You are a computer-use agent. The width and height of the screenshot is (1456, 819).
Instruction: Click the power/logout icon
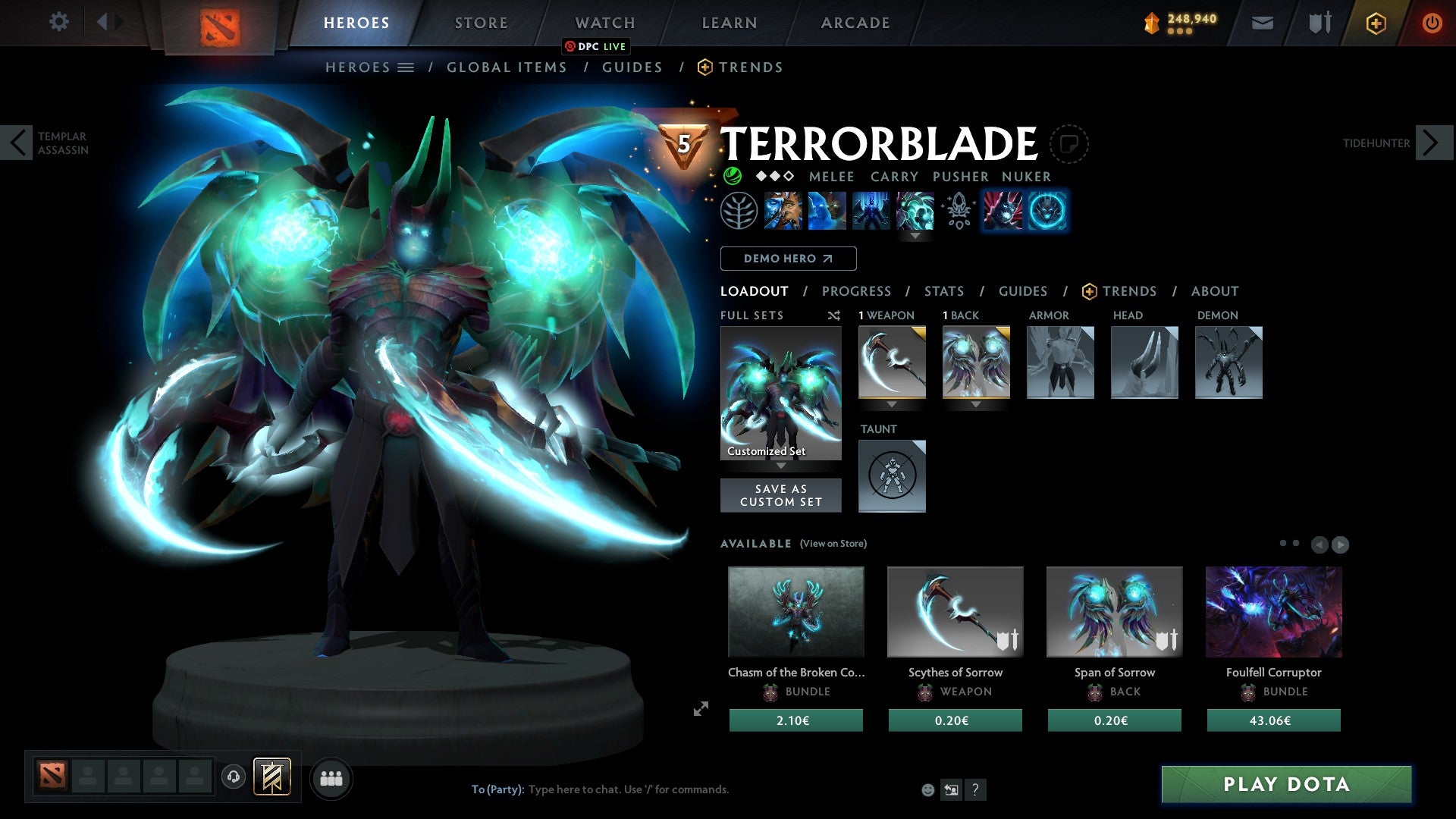[1432, 23]
